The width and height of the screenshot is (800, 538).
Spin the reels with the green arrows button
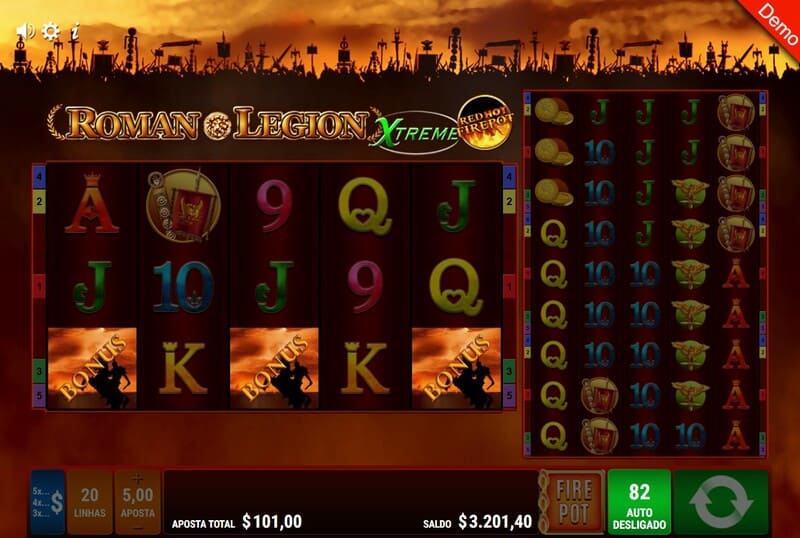pyautogui.click(x=720, y=502)
